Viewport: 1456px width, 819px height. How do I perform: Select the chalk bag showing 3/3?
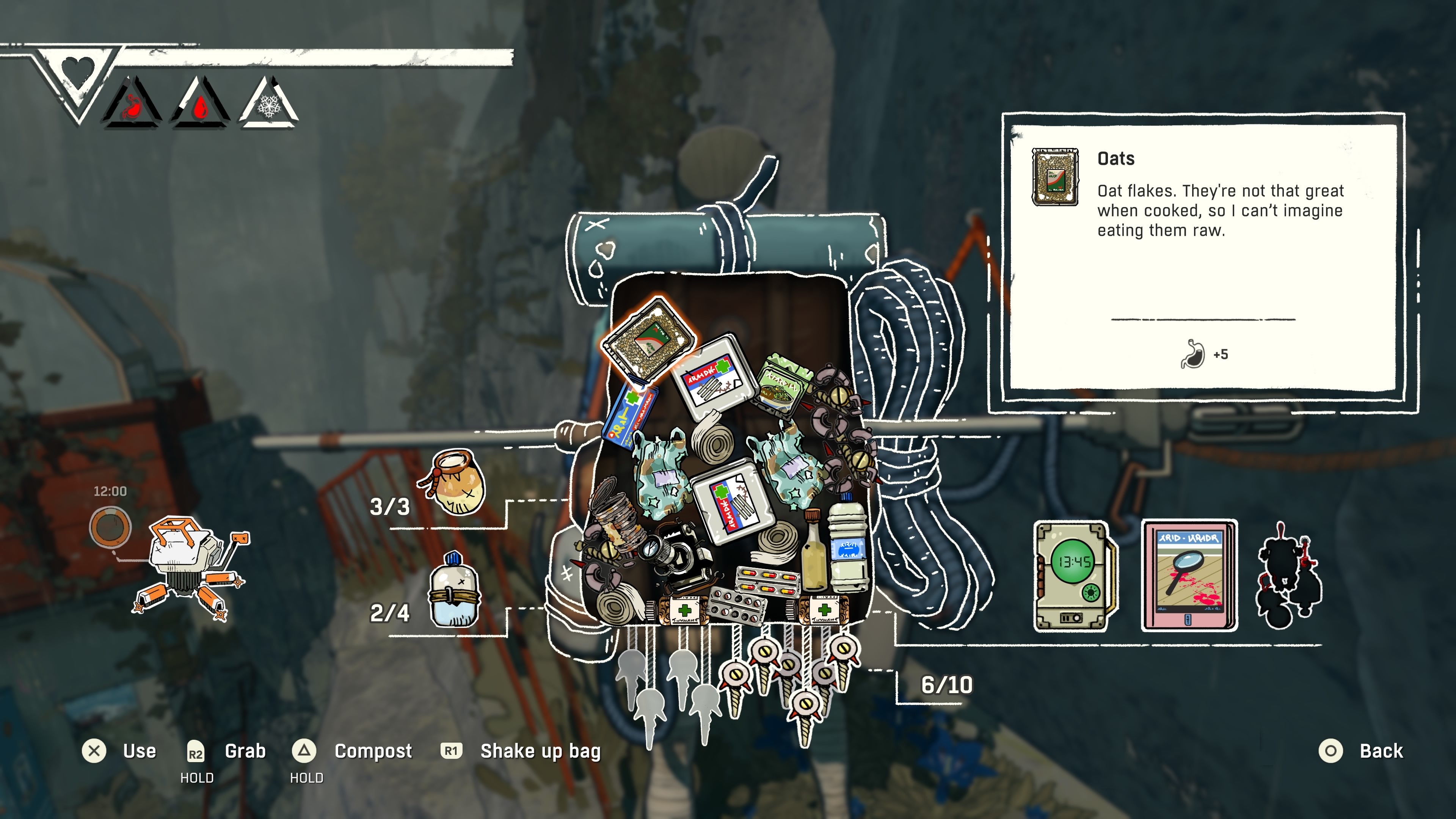pyautogui.click(x=455, y=482)
